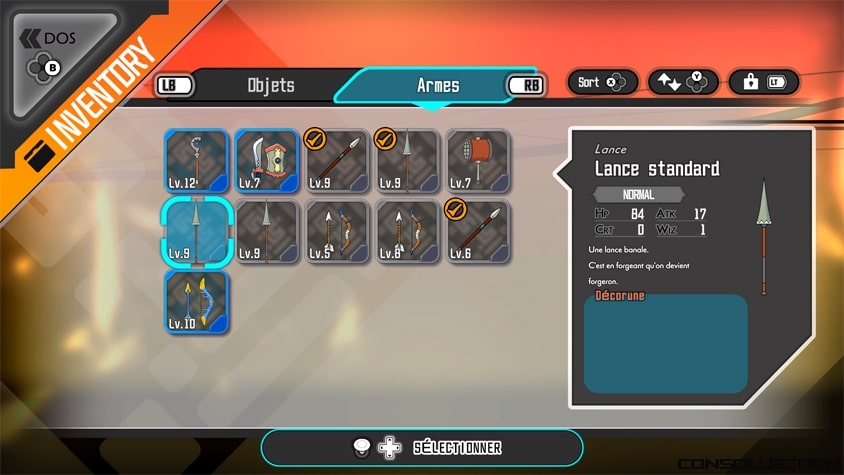Switch to the Objets tab
Screen dimensions: 844x475
(271, 85)
